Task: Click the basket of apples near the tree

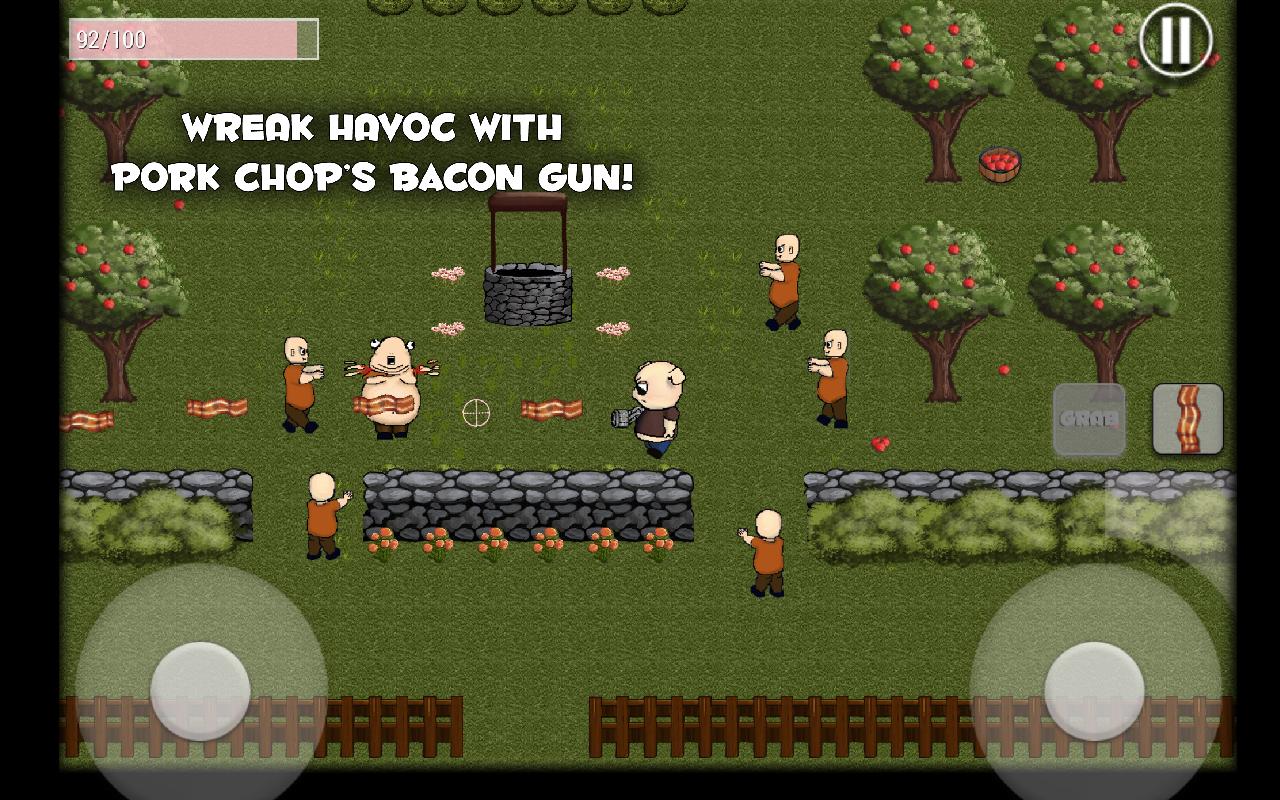Action: click(997, 162)
